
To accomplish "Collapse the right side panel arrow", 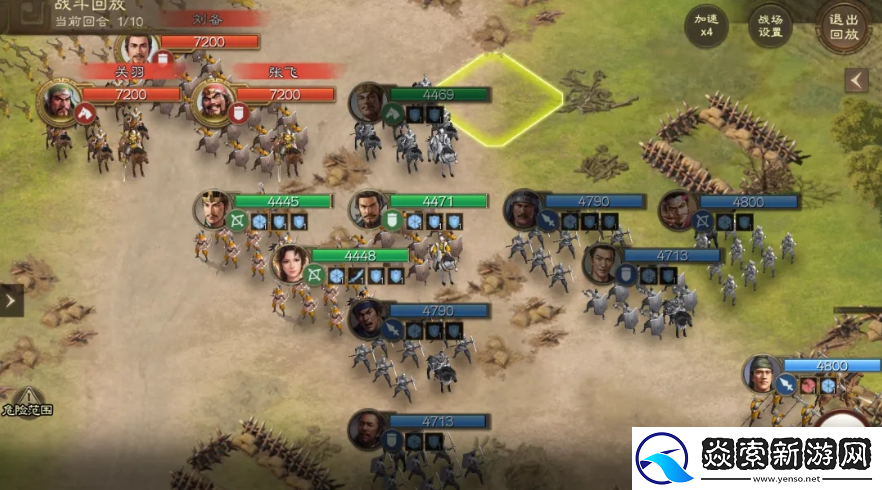I will point(856,80).
